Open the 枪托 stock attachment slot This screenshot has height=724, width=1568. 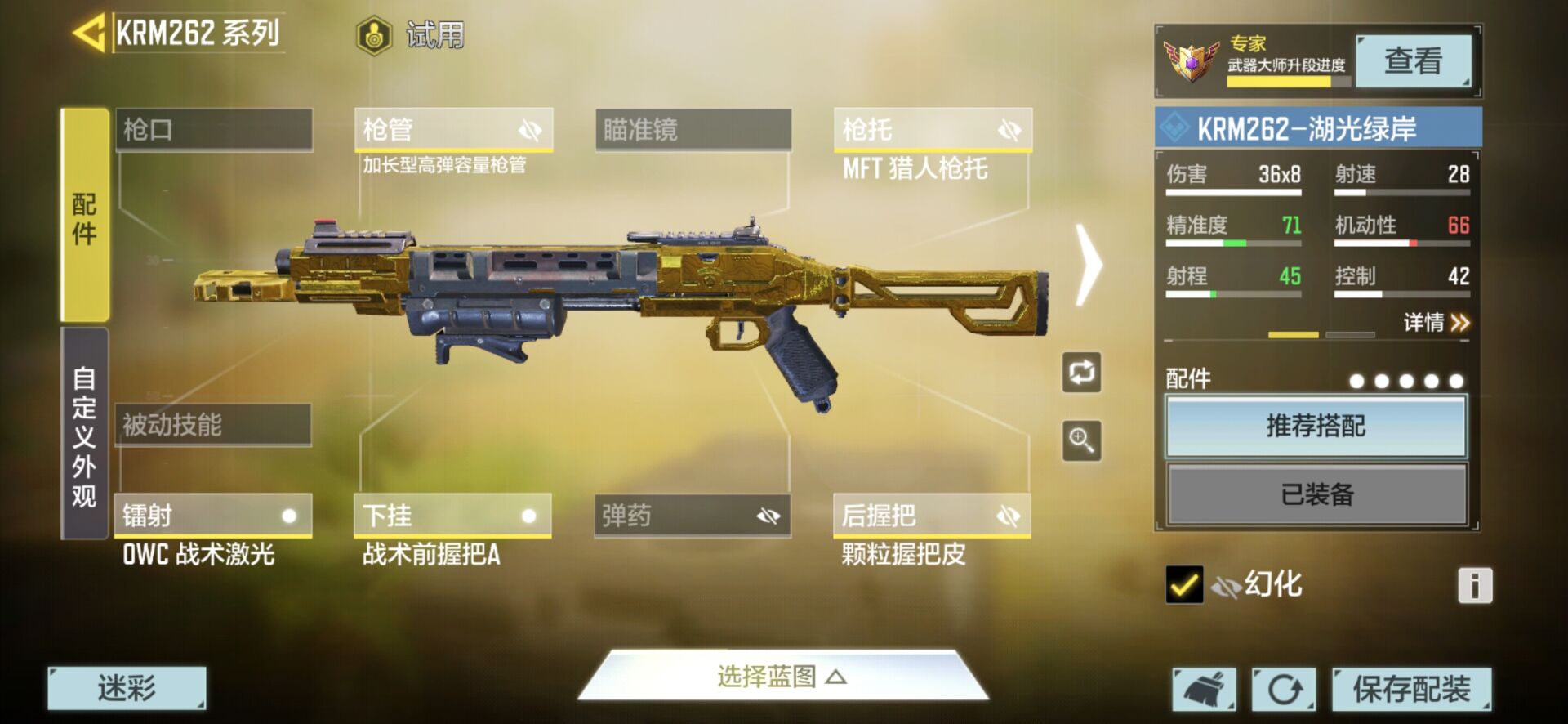(932, 129)
